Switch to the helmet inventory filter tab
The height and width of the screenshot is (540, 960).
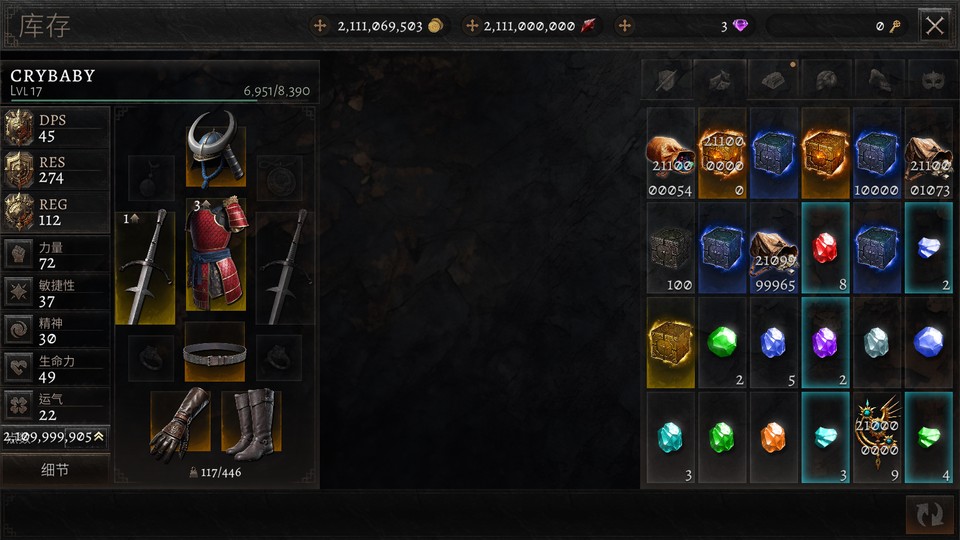pos(826,79)
